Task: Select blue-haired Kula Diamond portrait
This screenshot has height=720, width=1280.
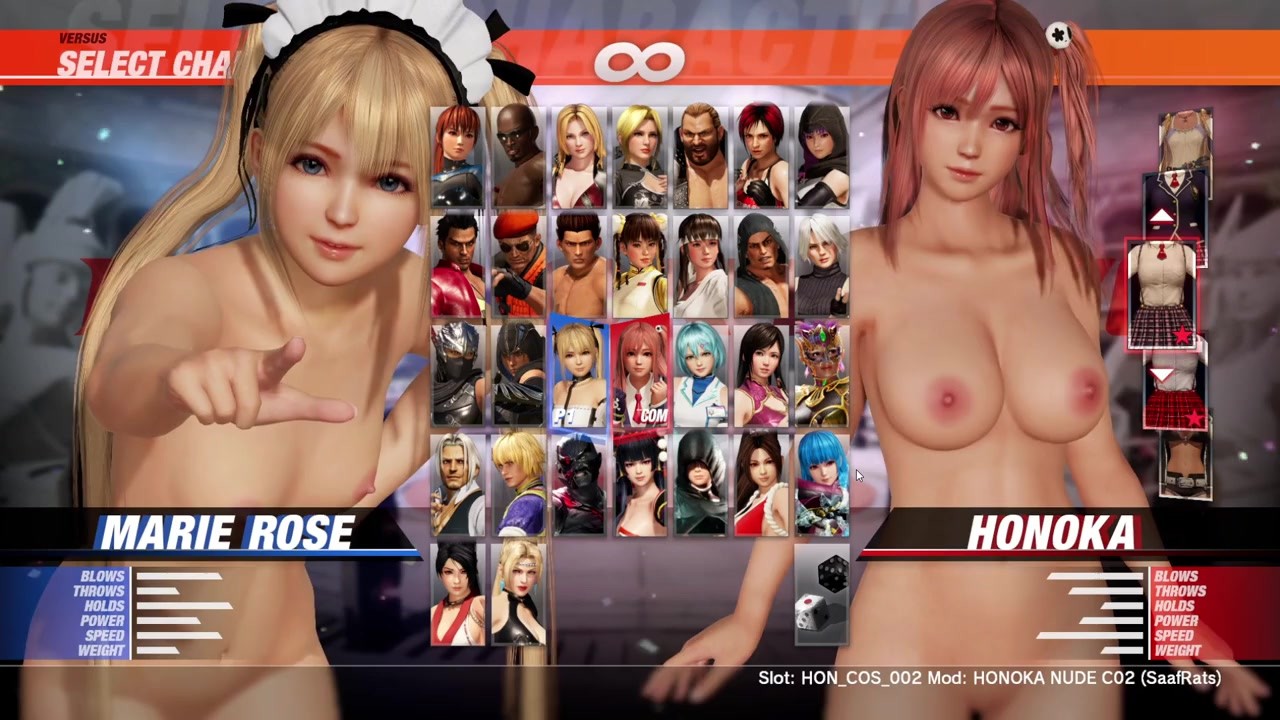Action: pos(822,485)
